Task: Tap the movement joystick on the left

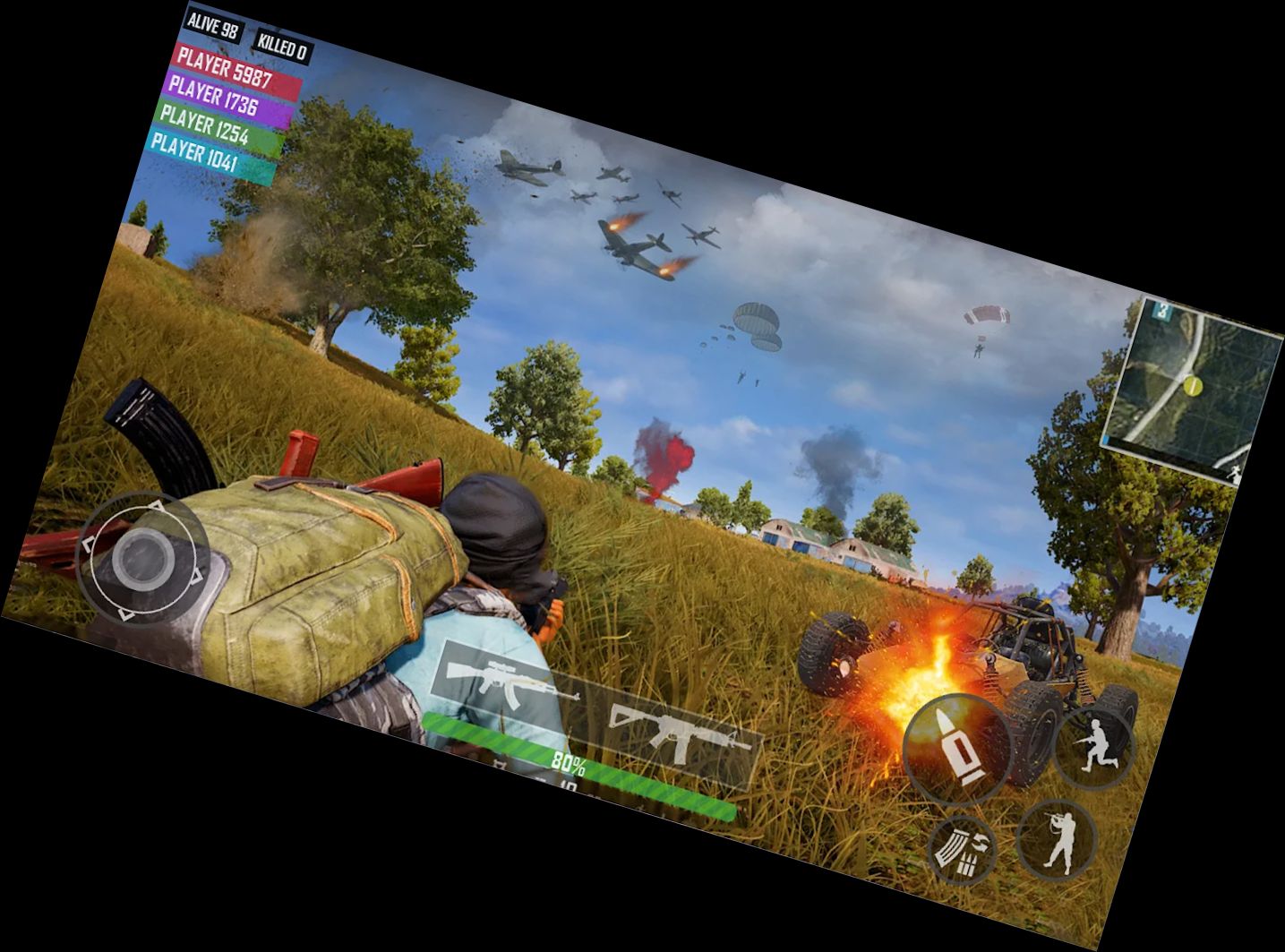Action: click(143, 557)
